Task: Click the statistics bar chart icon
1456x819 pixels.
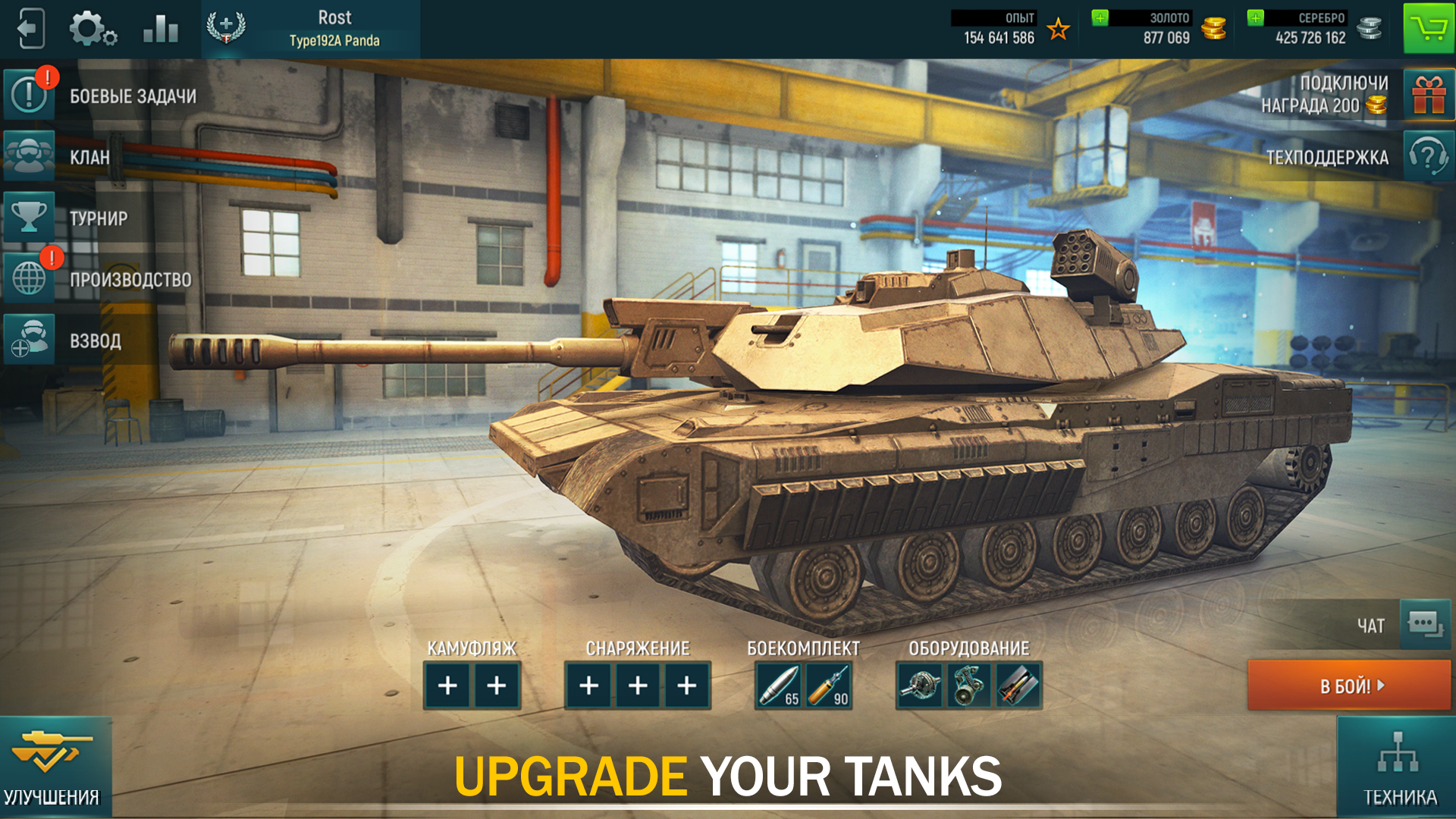Action: tap(160, 28)
